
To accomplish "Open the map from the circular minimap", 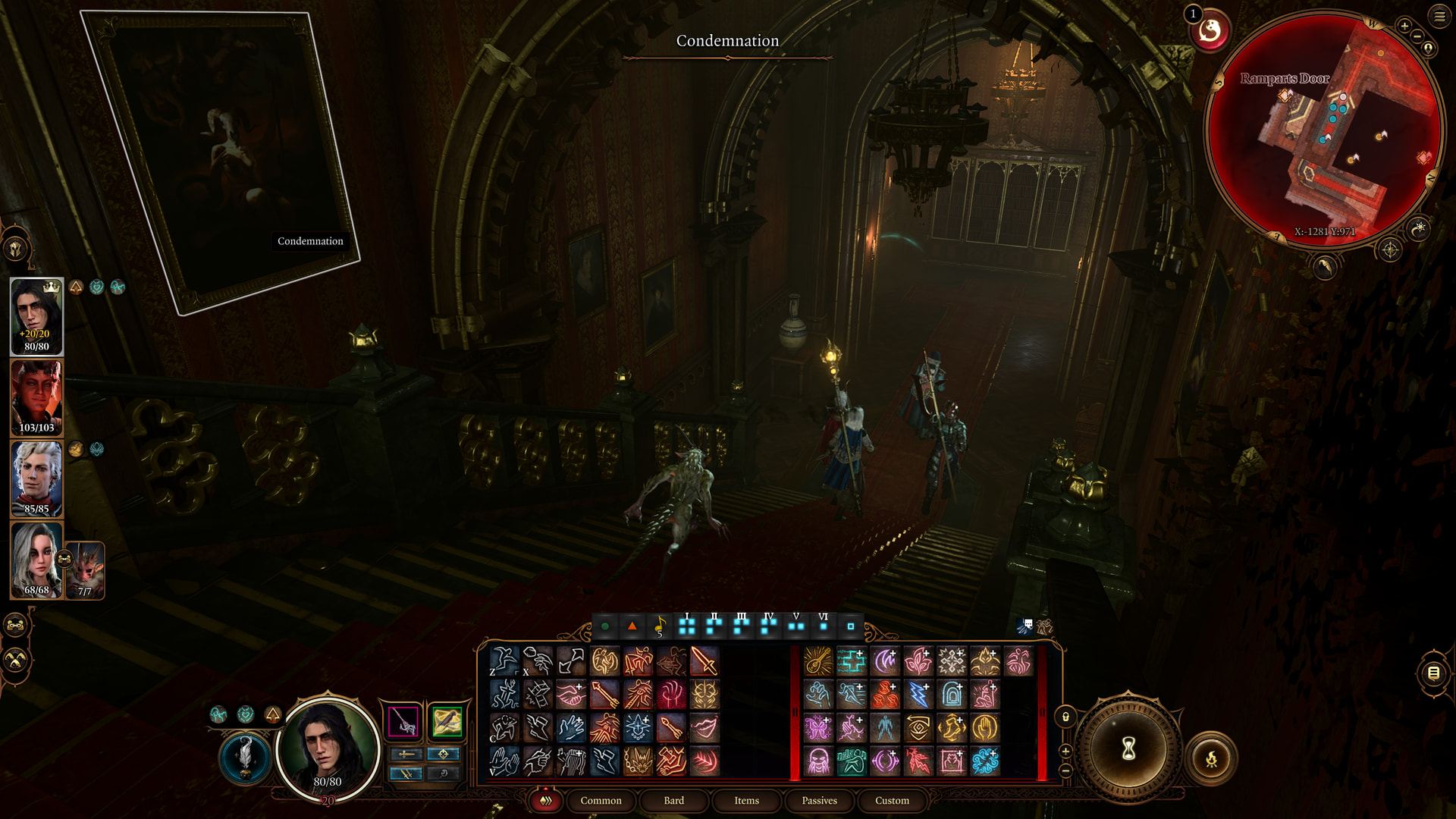I will click(1323, 129).
